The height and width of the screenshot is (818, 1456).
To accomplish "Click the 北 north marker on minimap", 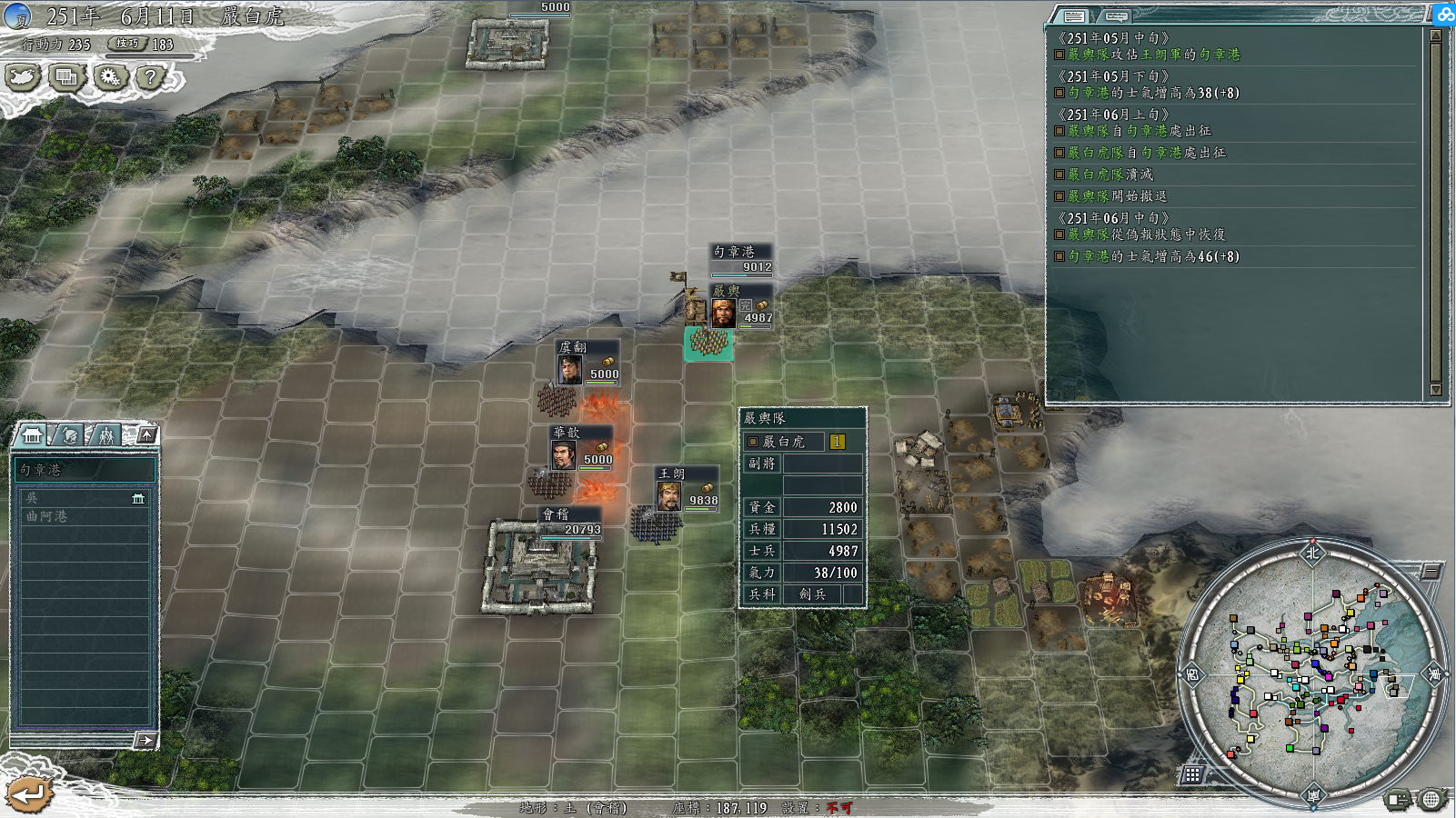I will (1312, 553).
